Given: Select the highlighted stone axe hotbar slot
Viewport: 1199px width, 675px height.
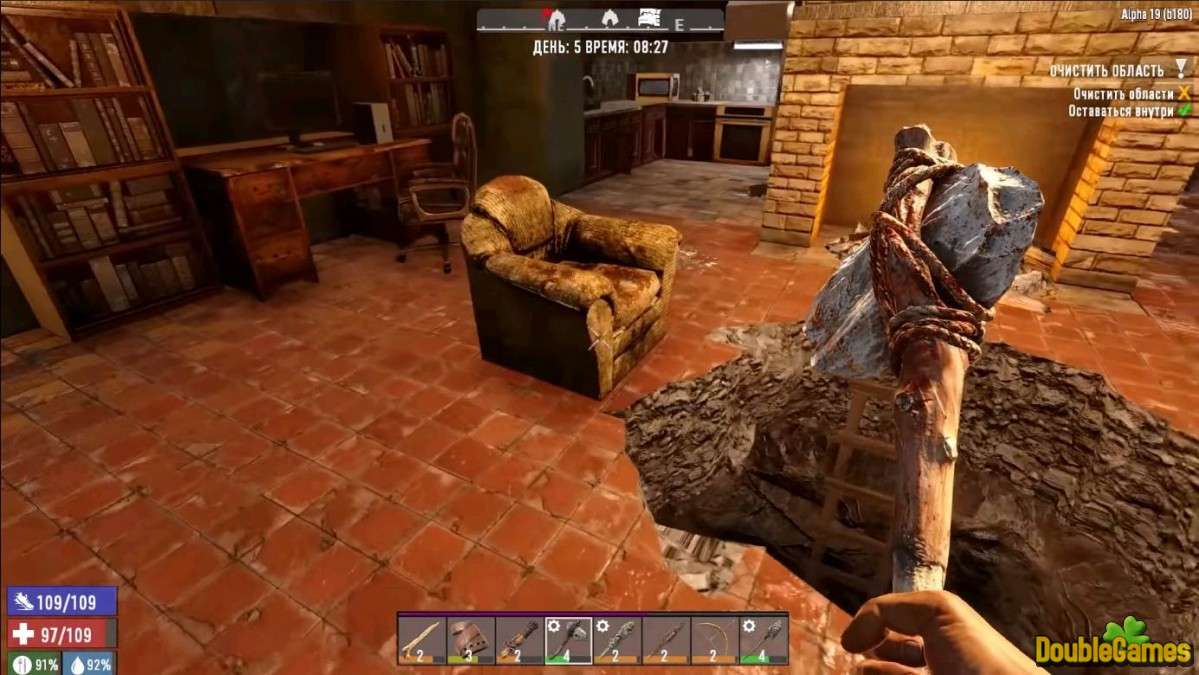Looking at the screenshot, I should click(569, 639).
